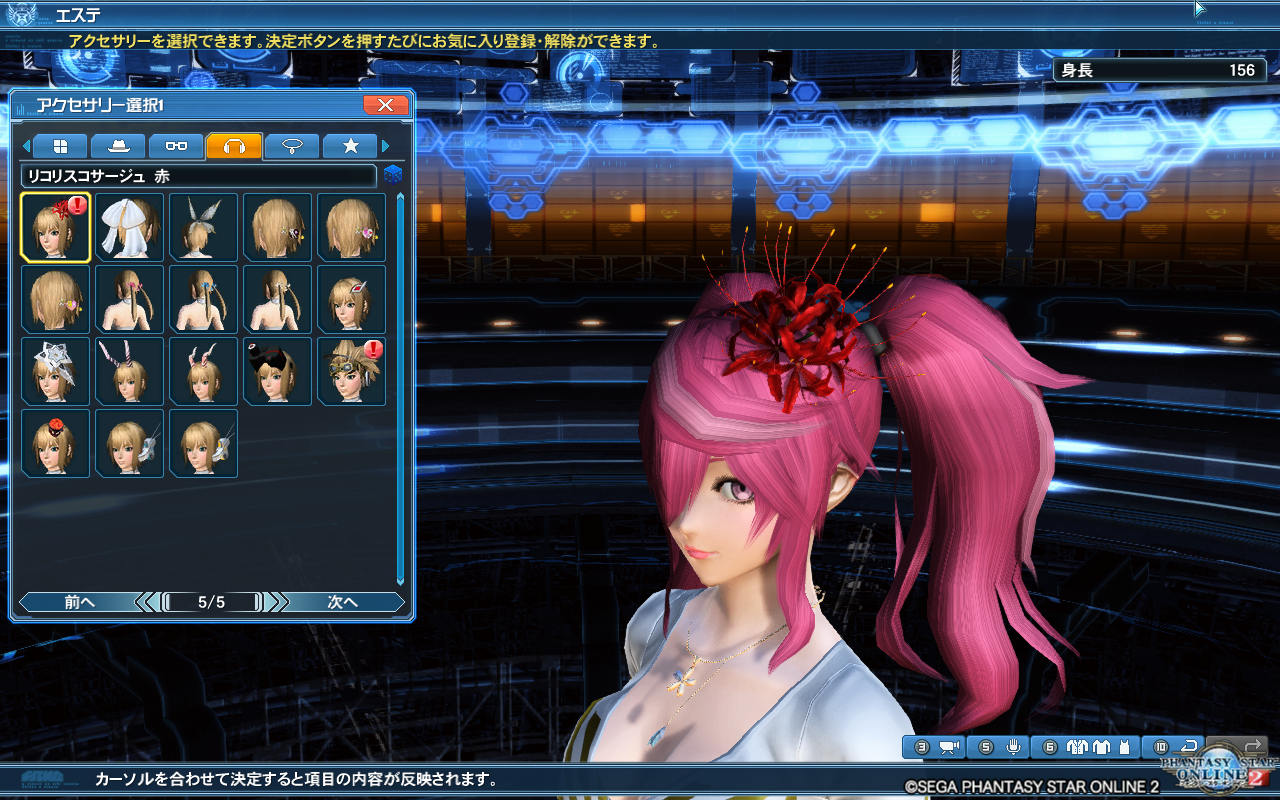The height and width of the screenshot is (800, 1280).
Task: Click the left arrow beside the category tabs
Action: tap(28, 146)
